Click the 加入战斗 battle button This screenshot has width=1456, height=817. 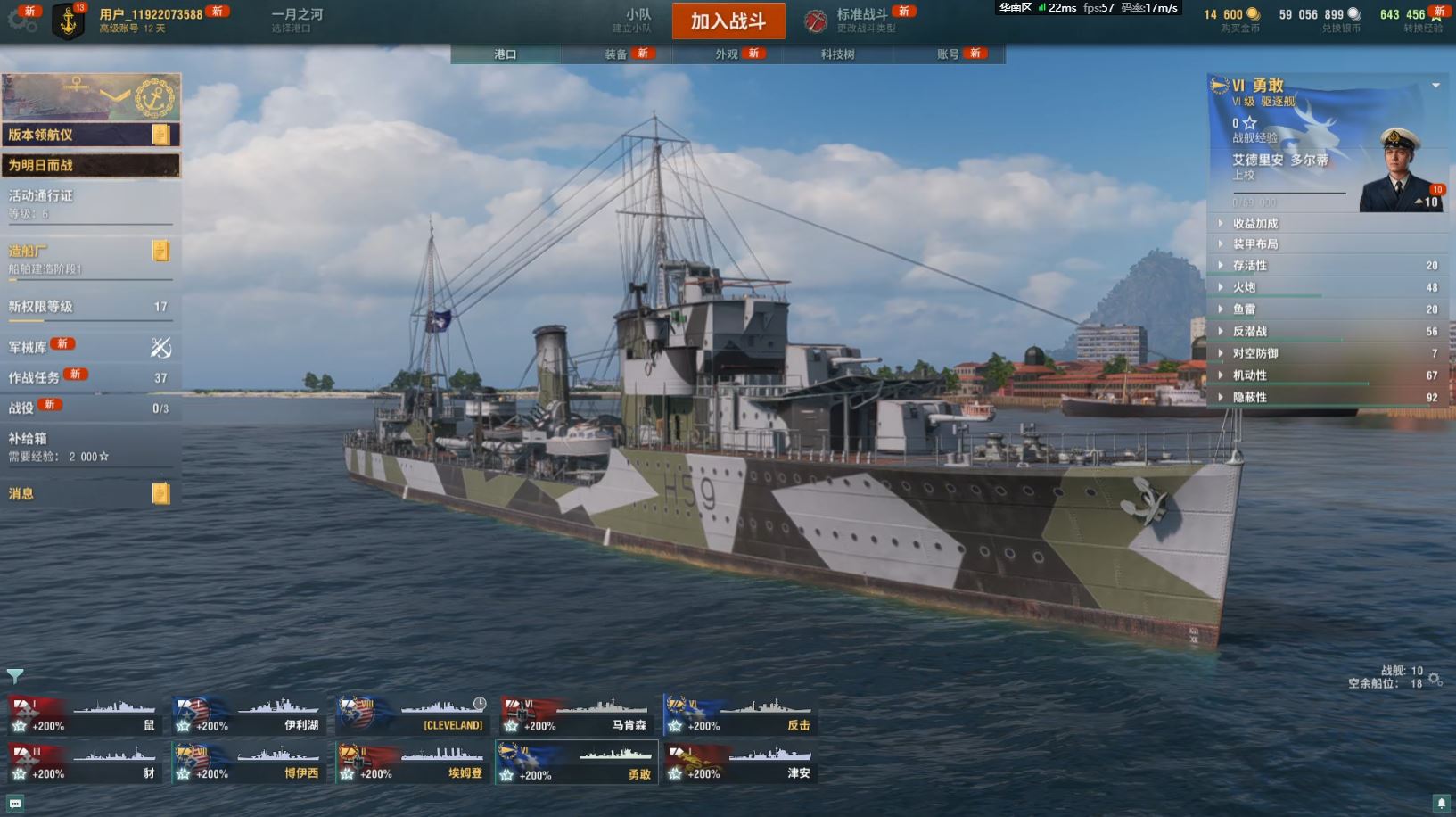coord(728,21)
